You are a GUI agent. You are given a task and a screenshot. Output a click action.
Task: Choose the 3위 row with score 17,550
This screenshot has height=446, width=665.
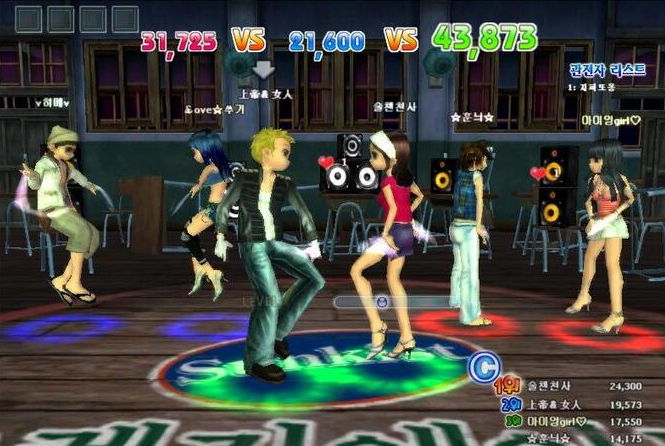[580, 421]
